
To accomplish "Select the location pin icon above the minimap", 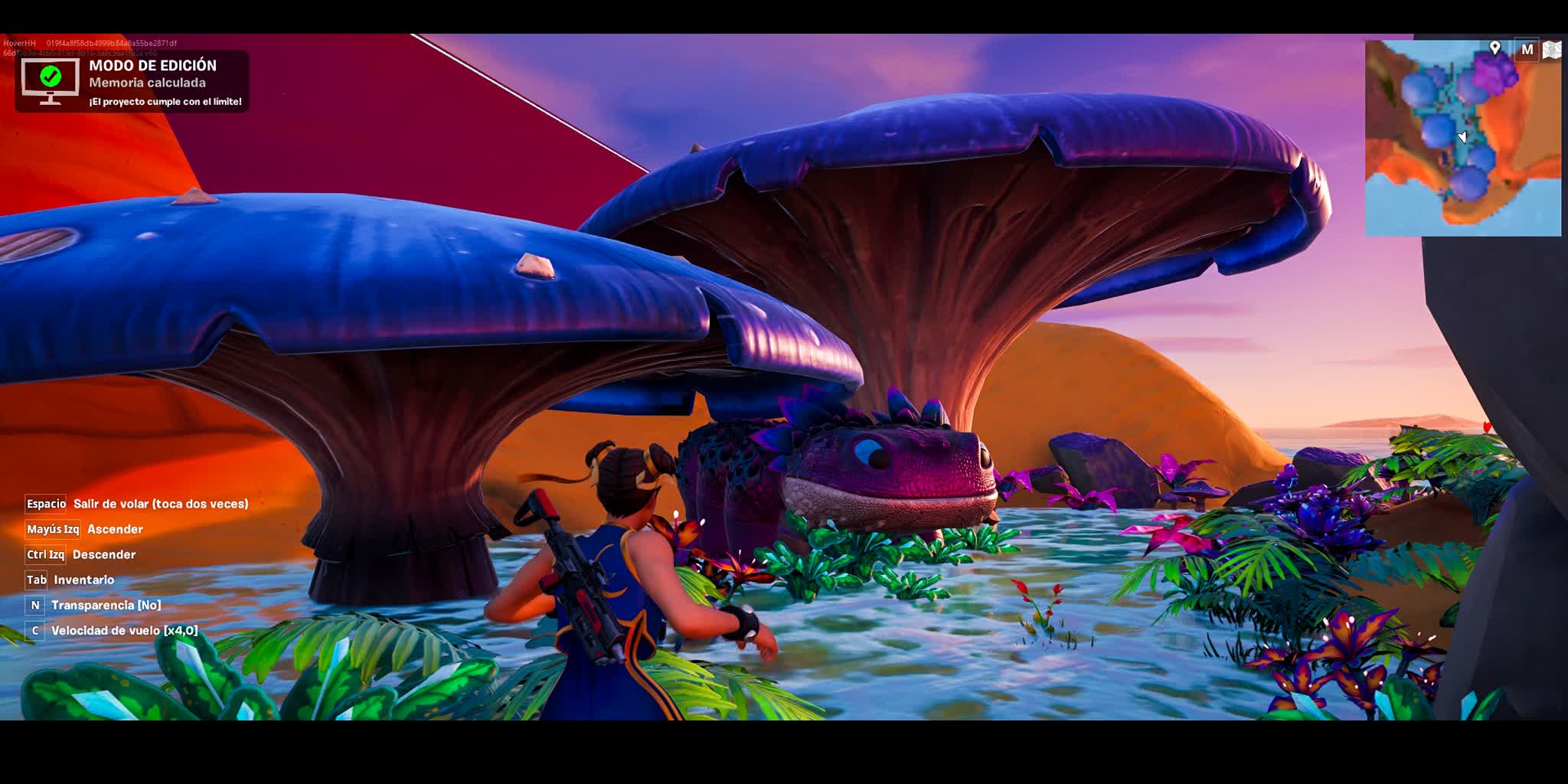I will (x=1495, y=47).
